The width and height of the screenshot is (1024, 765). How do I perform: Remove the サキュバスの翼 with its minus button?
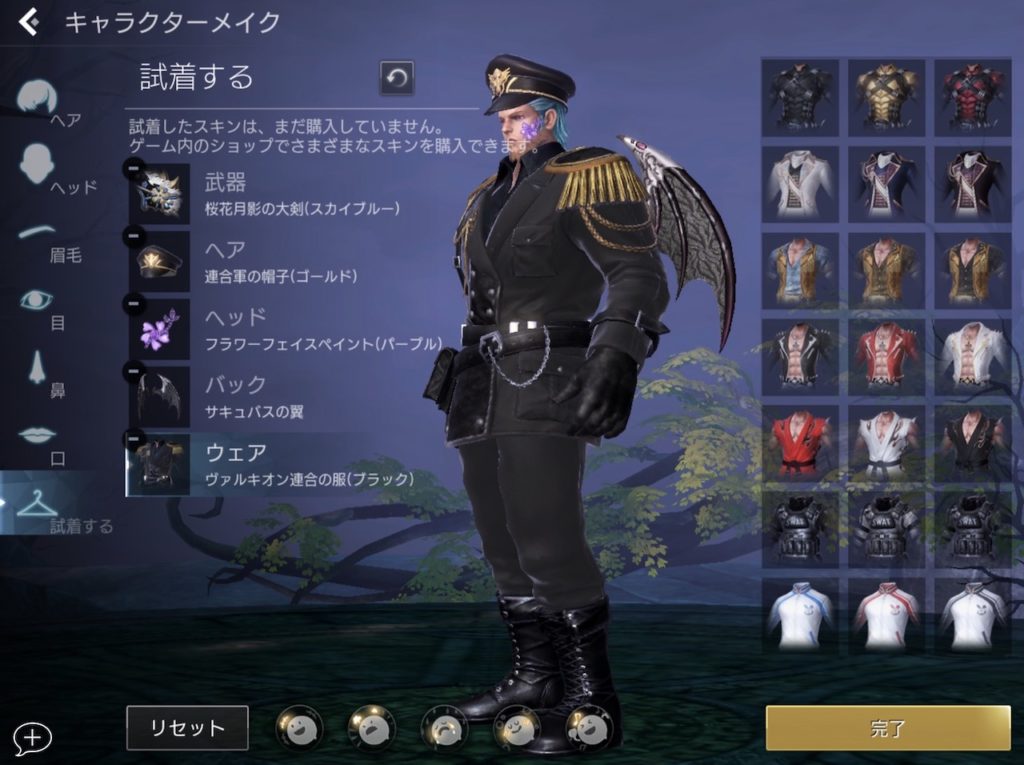click(x=133, y=371)
